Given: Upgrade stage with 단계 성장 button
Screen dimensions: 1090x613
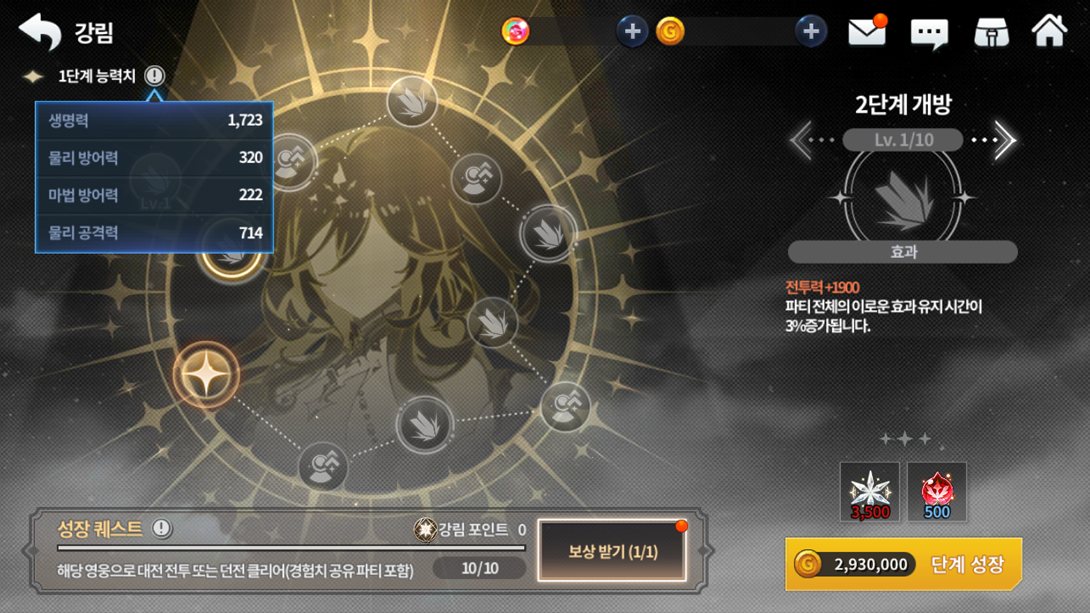Looking at the screenshot, I should (x=903, y=564).
